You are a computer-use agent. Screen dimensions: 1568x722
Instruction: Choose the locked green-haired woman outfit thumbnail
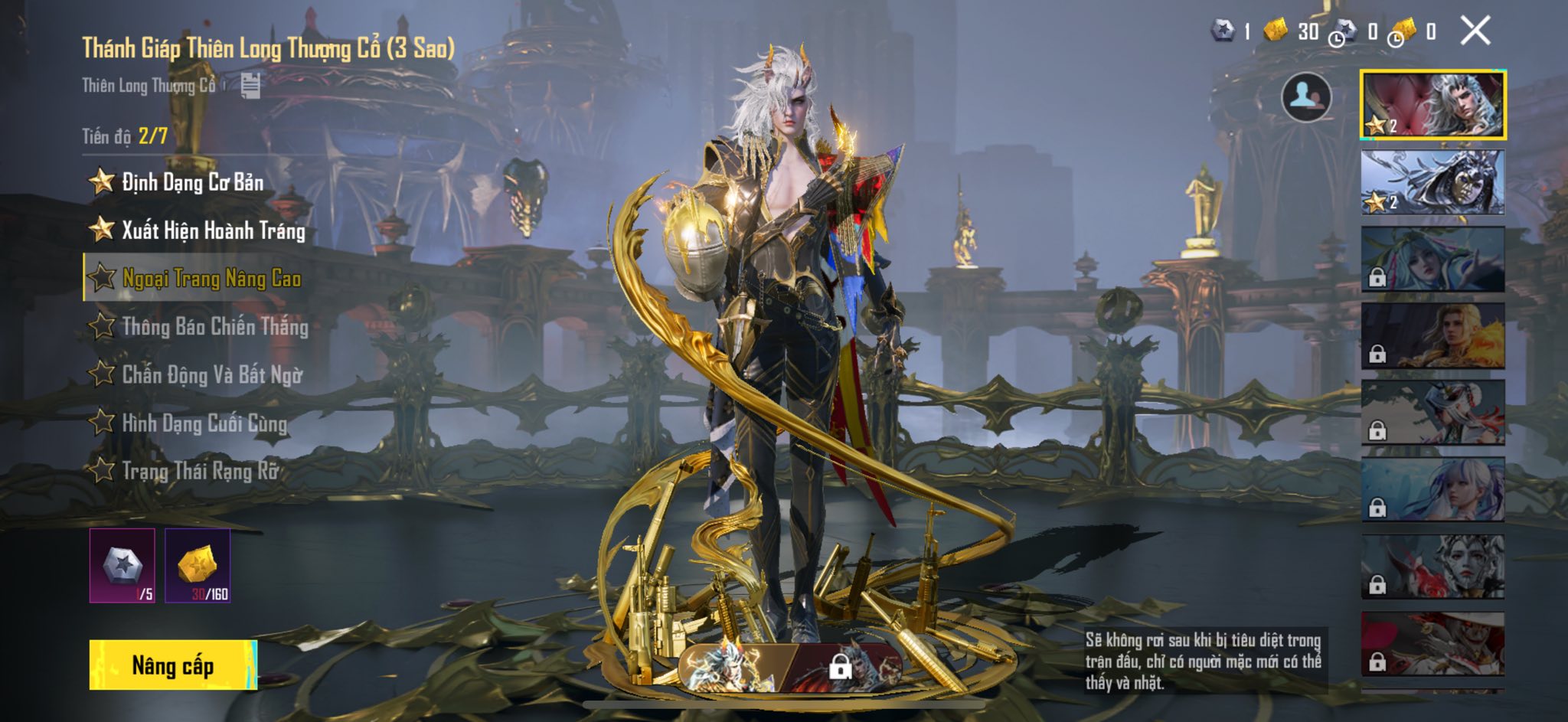coord(1432,259)
